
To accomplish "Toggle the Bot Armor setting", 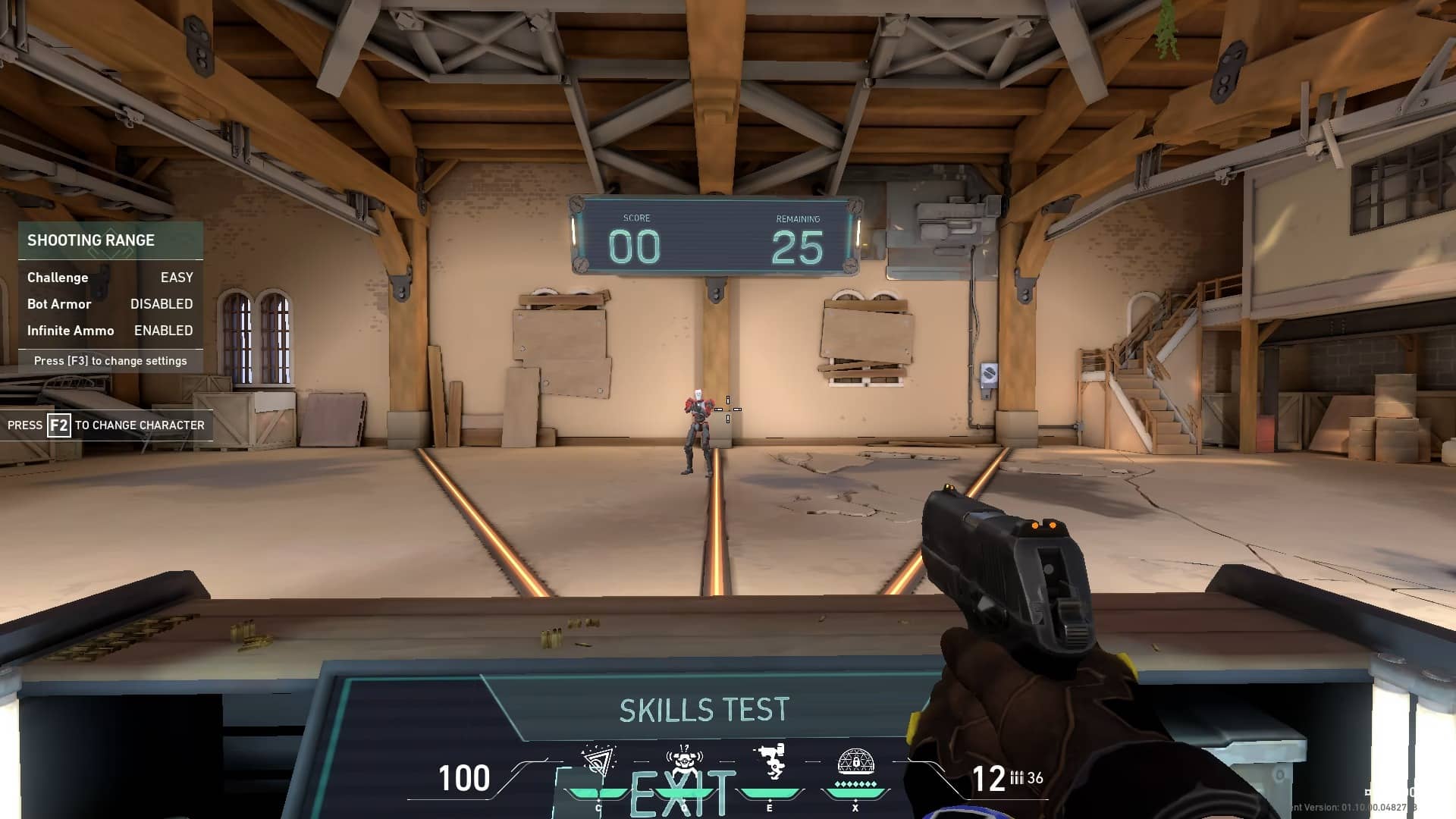I will [x=110, y=304].
